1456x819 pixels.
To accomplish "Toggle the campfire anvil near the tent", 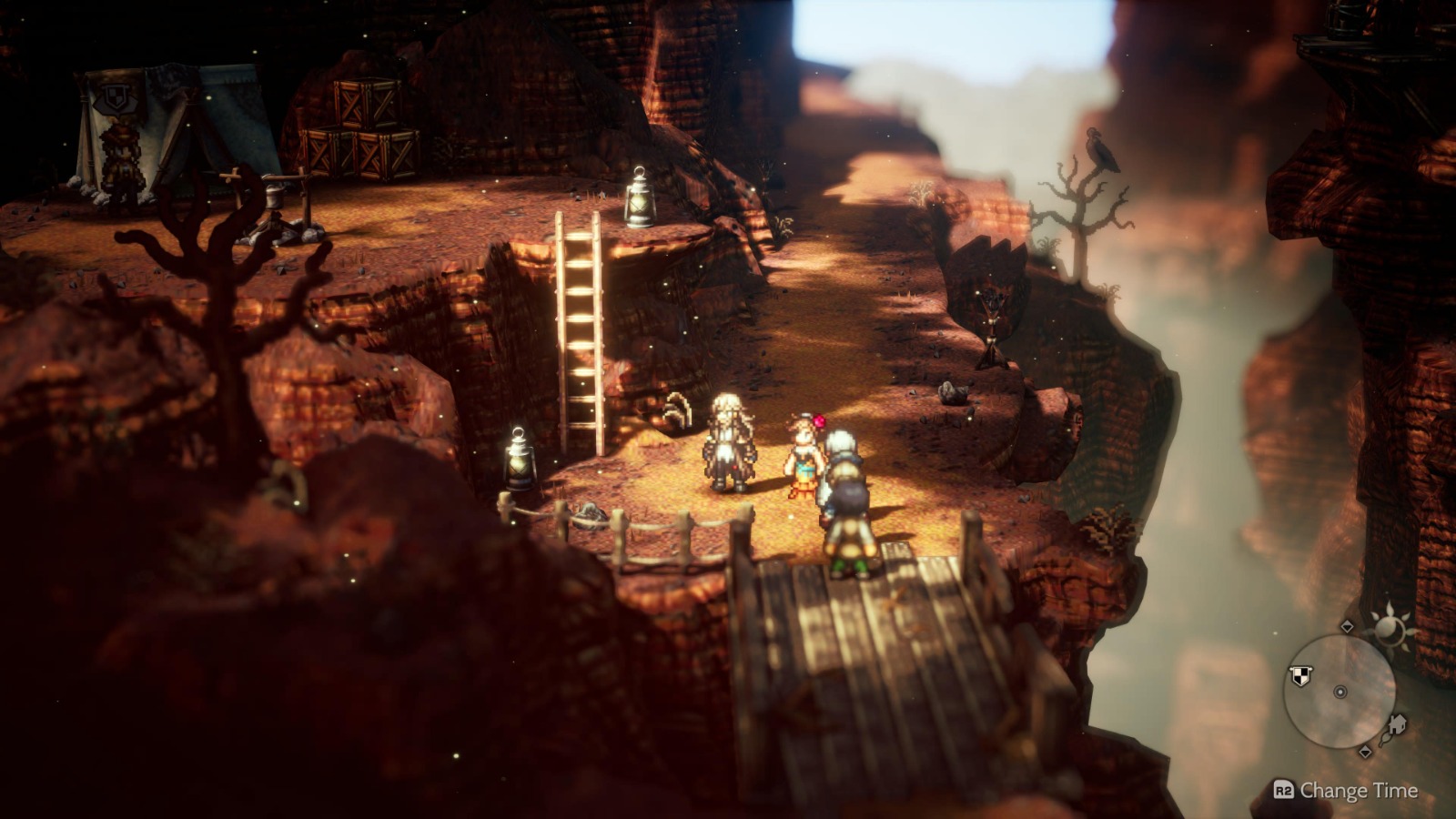I will 273,205.
